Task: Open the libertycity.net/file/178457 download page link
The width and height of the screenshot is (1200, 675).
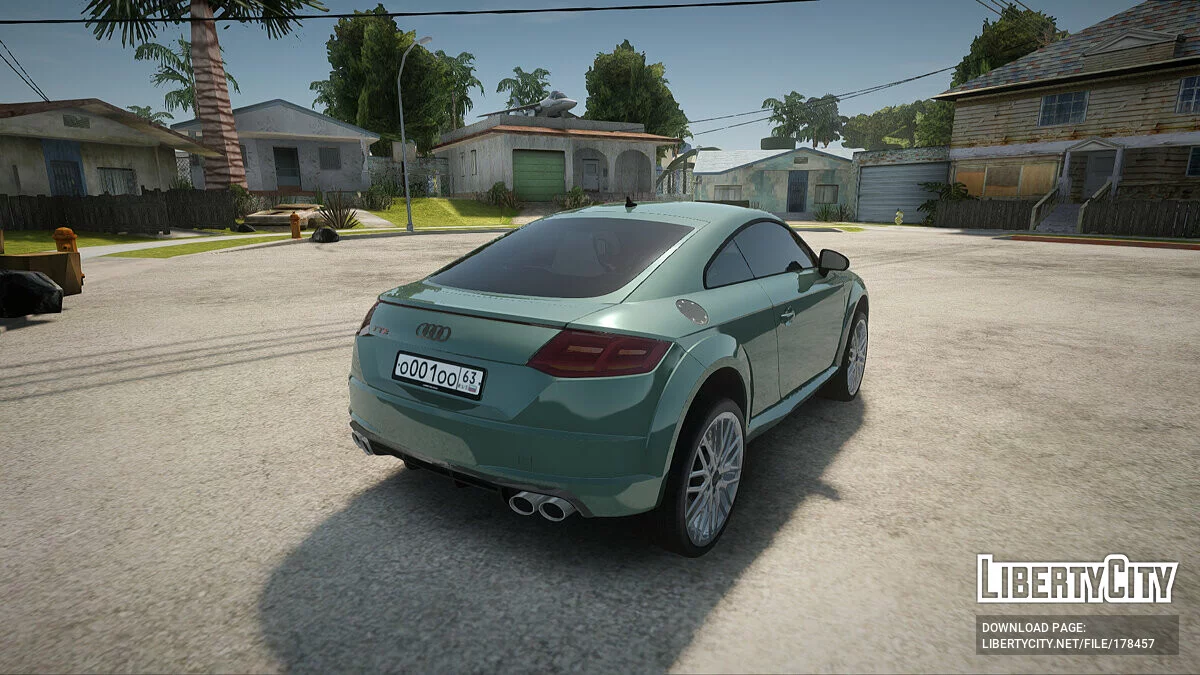Action: click(x=1068, y=643)
